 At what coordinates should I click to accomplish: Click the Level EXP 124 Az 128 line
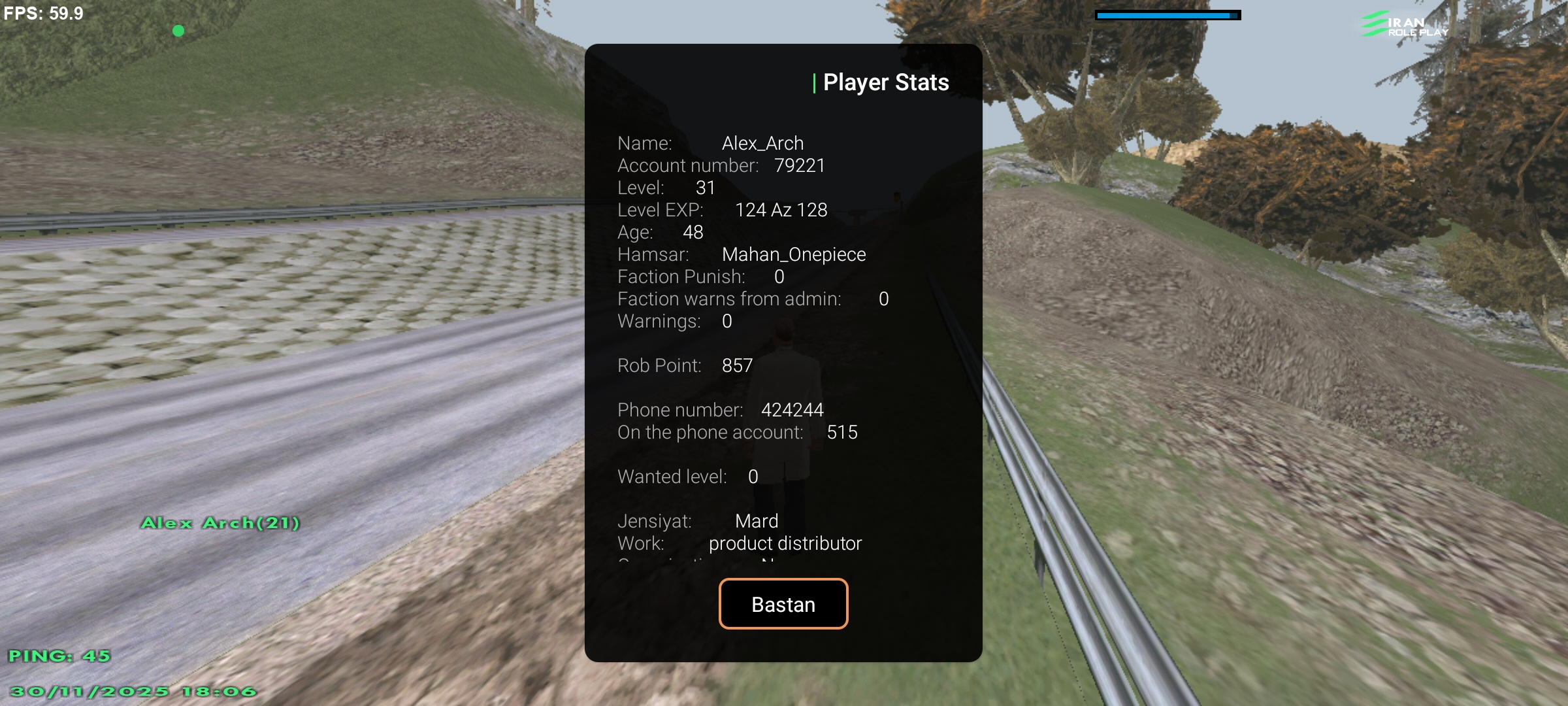722,210
